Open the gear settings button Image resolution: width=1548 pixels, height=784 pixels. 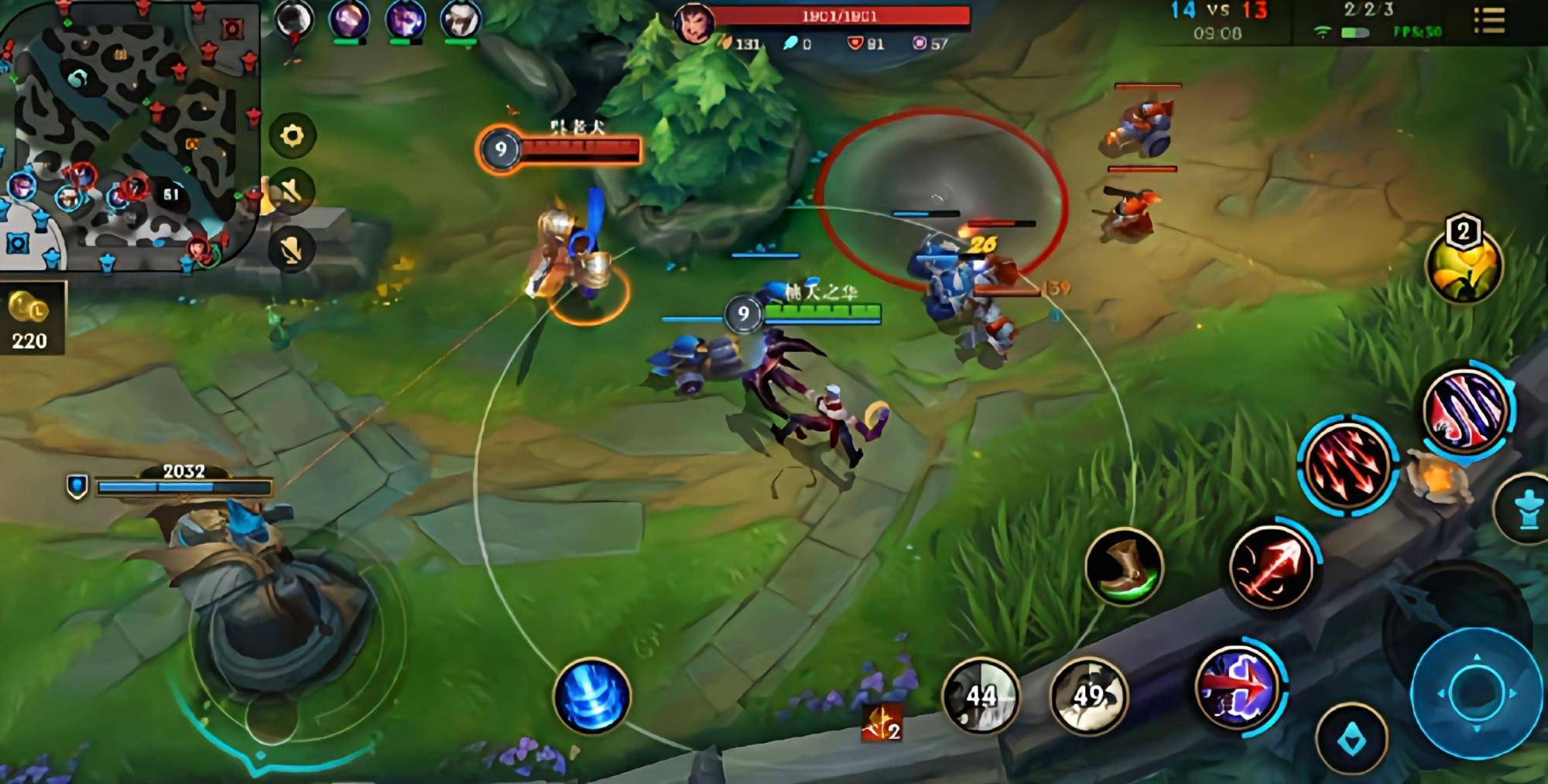tap(292, 136)
